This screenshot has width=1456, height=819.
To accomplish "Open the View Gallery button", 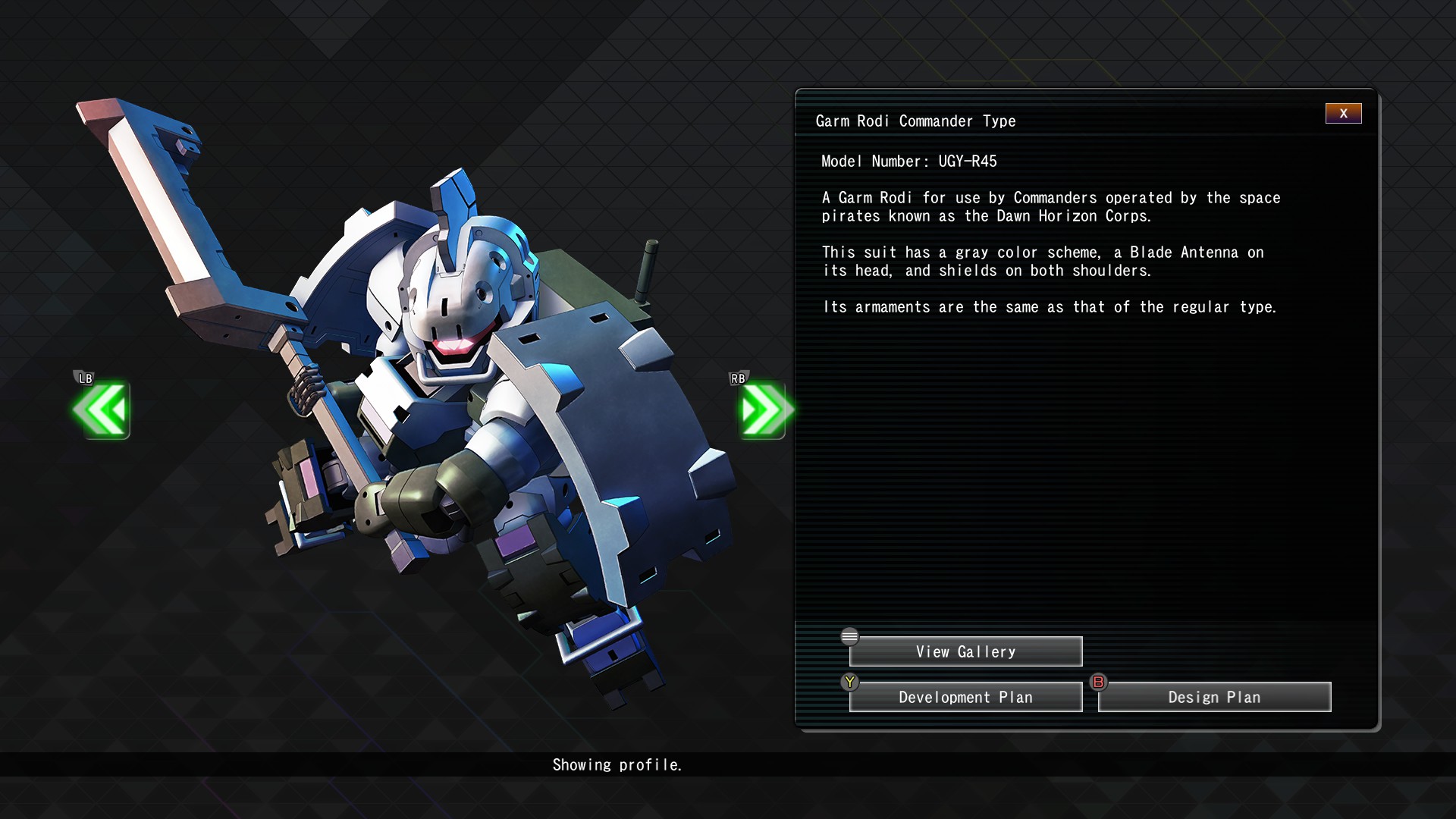I will (x=965, y=652).
